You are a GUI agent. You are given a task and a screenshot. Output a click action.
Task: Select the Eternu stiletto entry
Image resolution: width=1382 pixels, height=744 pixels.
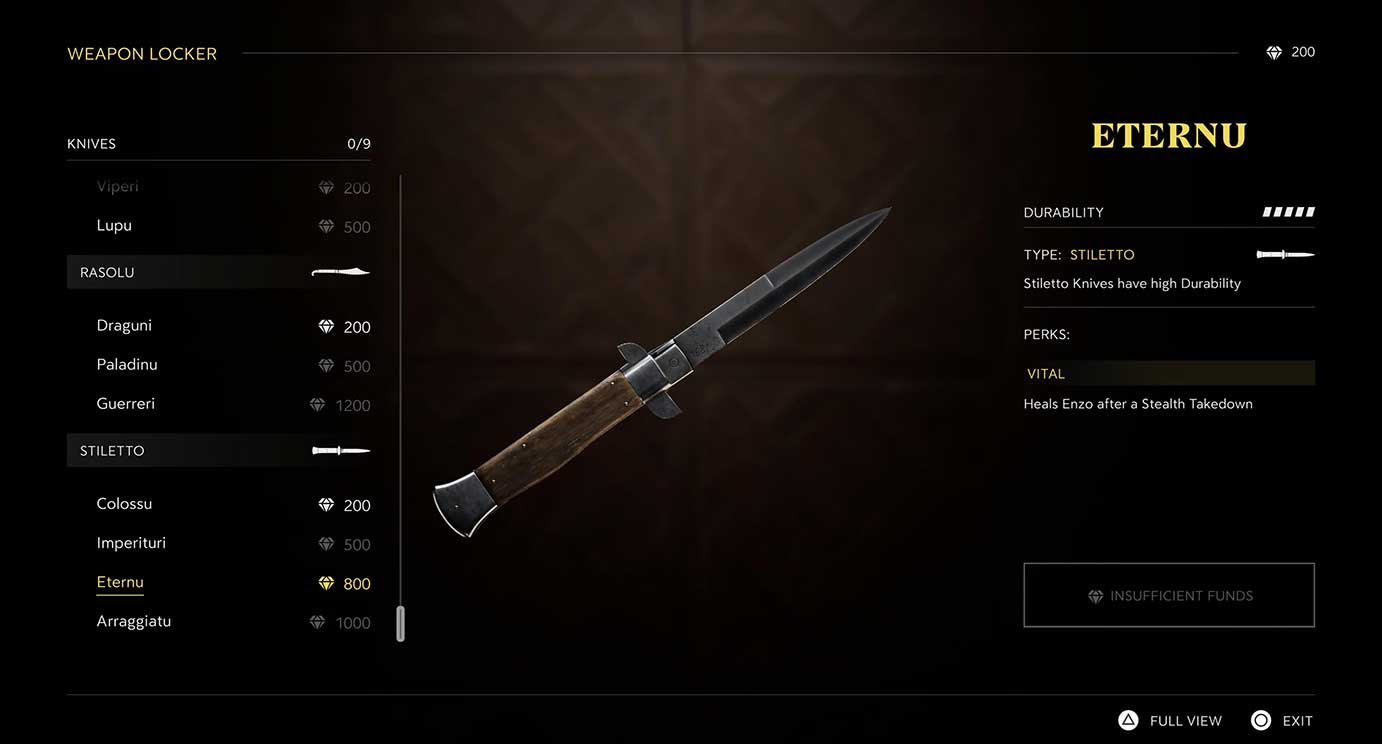point(120,583)
